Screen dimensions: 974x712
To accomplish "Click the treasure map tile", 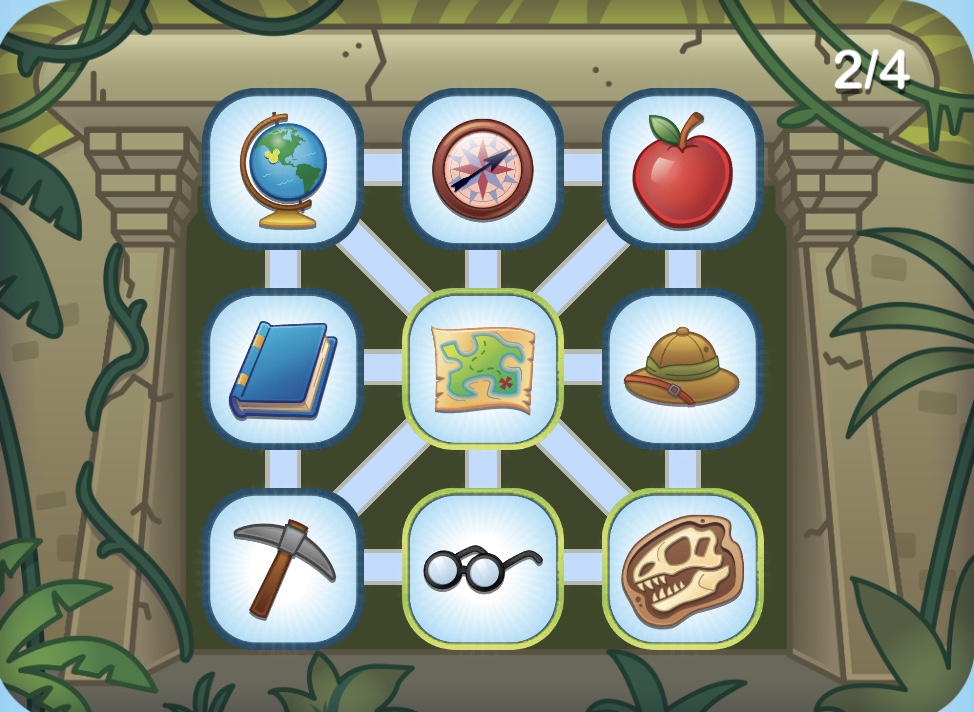I will (483, 369).
